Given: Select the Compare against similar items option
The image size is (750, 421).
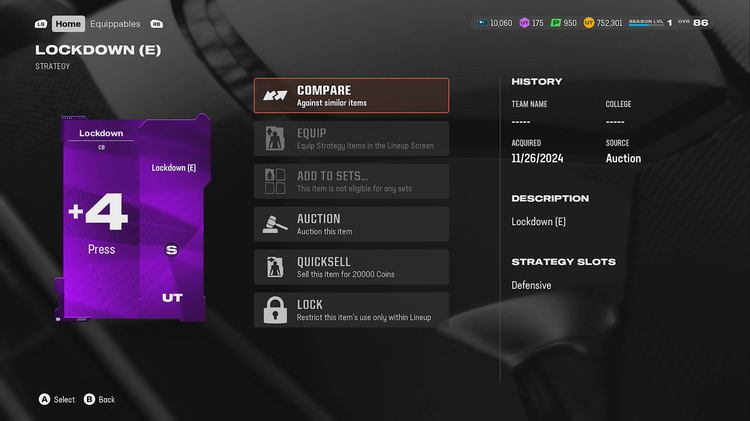Looking at the screenshot, I should [x=351, y=96].
